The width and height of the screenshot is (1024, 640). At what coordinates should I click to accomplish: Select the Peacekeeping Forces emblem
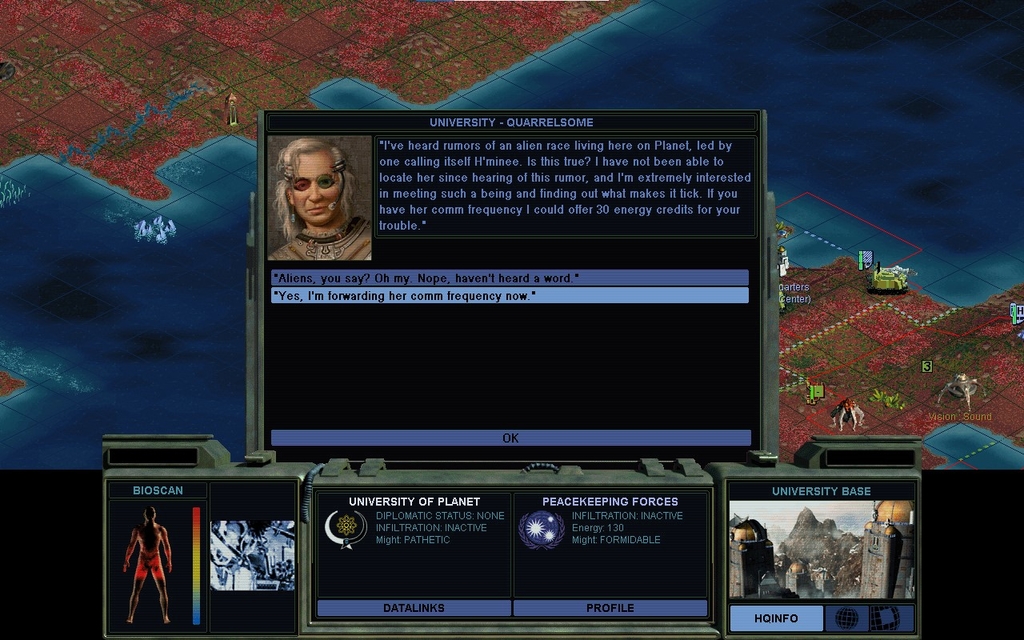click(x=541, y=529)
